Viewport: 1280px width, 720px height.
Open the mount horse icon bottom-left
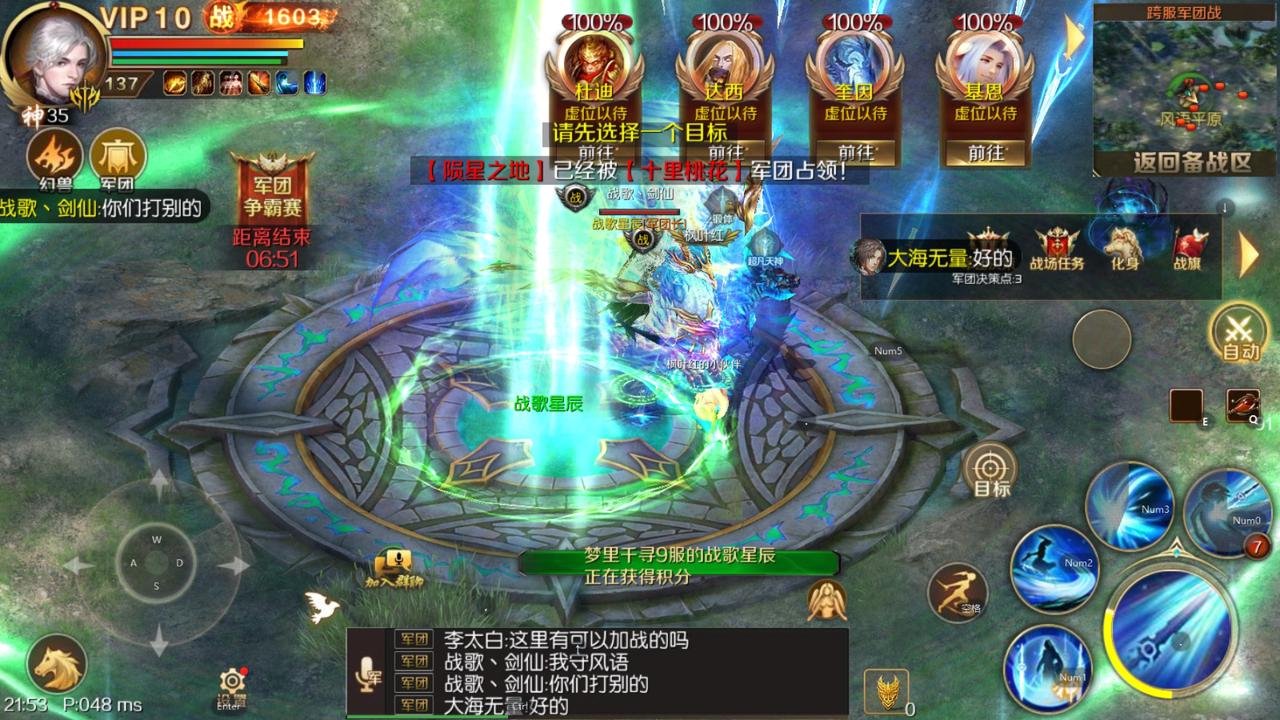(x=58, y=662)
